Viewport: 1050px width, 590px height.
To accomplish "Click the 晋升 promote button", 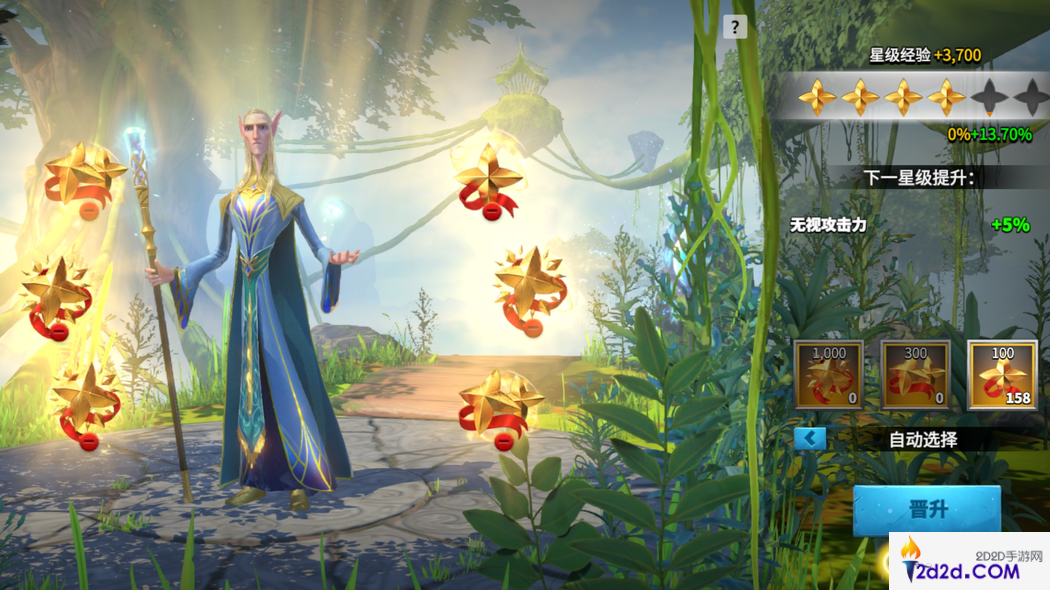I will click(x=926, y=509).
